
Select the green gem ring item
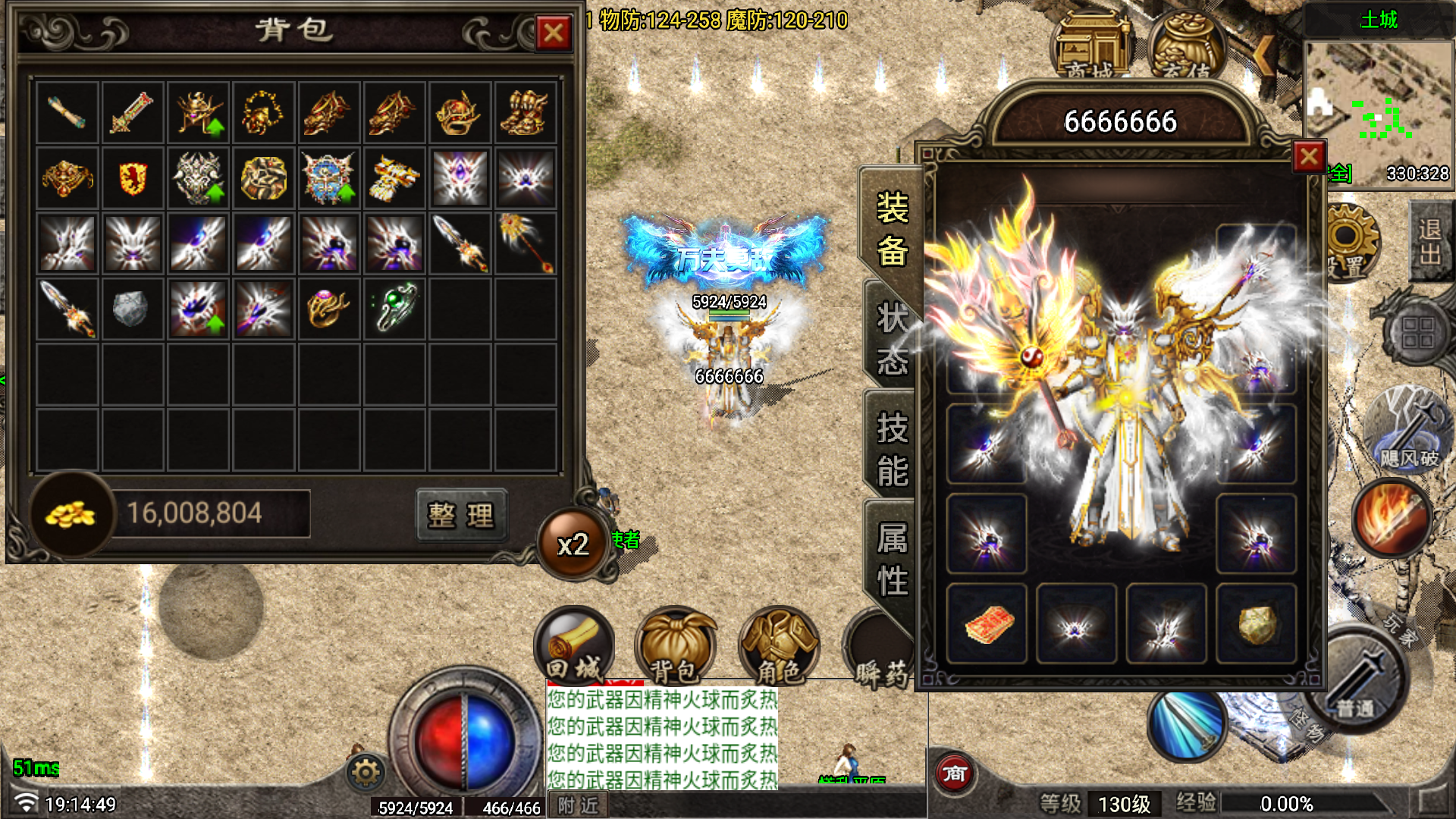[x=394, y=309]
